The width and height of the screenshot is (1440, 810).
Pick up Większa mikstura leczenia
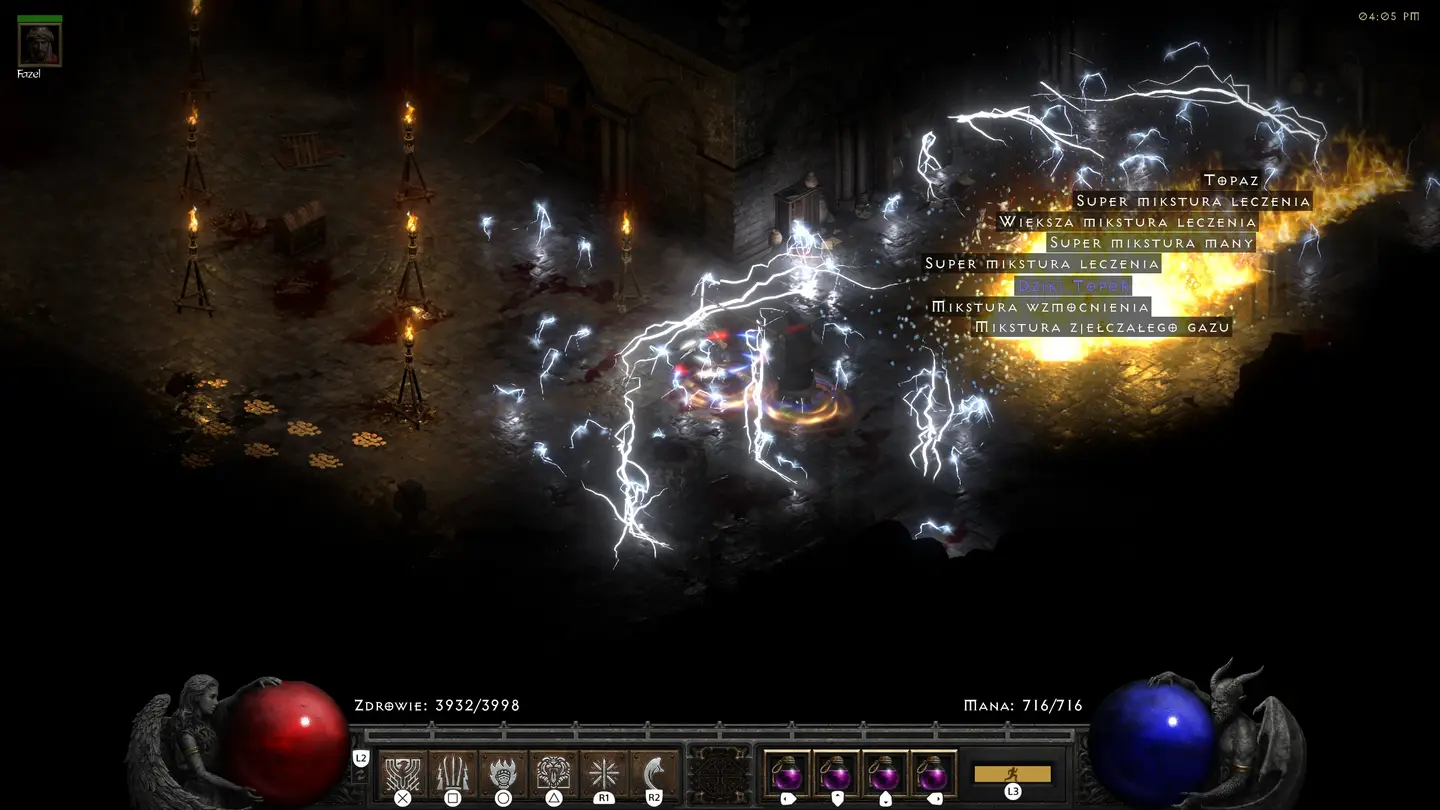(1127, 222)
